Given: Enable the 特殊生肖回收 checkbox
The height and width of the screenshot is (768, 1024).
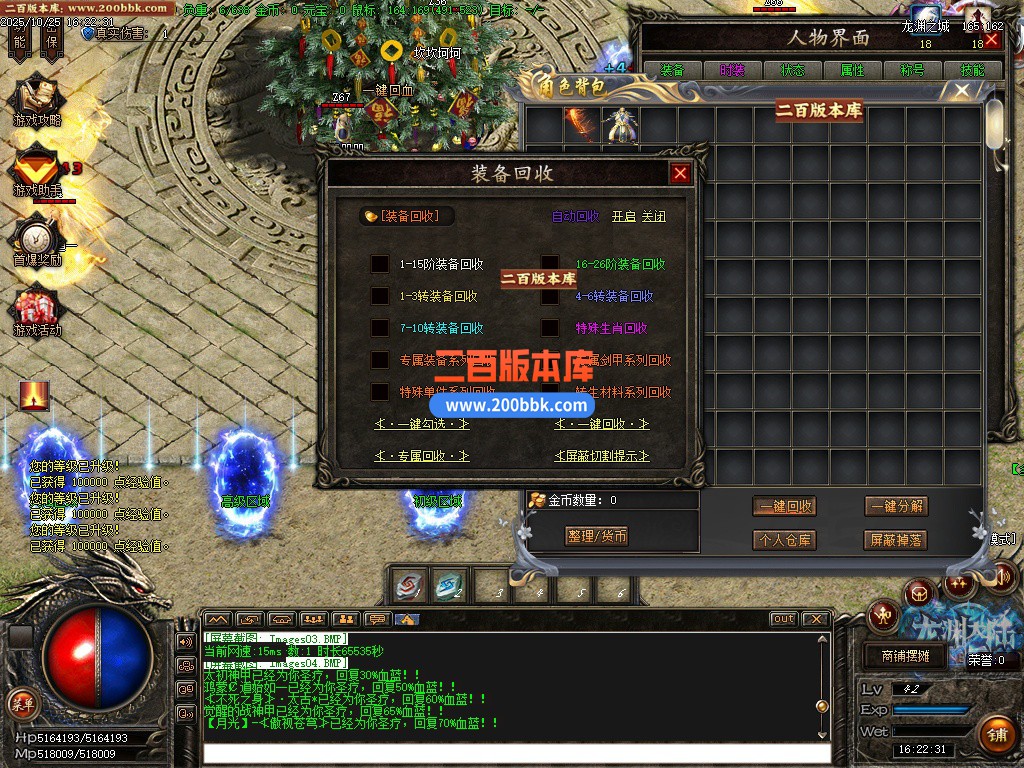Looking at the screenshot, I should pos(550,328).
